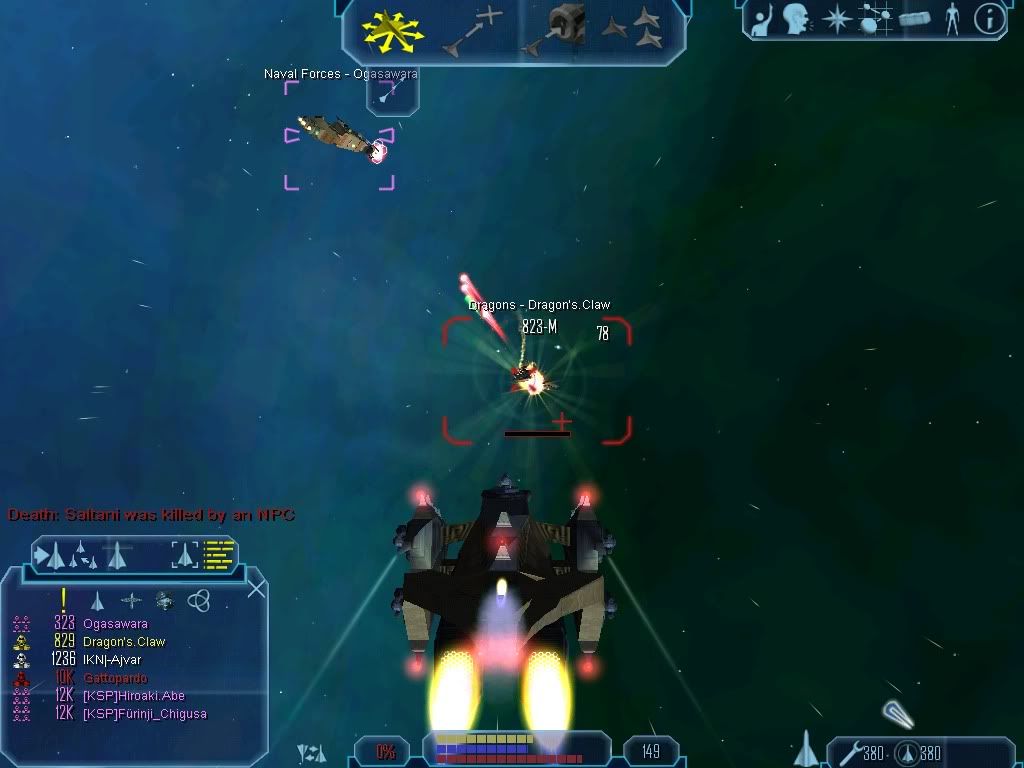Select Ogasawara in the contact list
Viewport: 1024px width, 768px height.
click(x=115, y=624)
